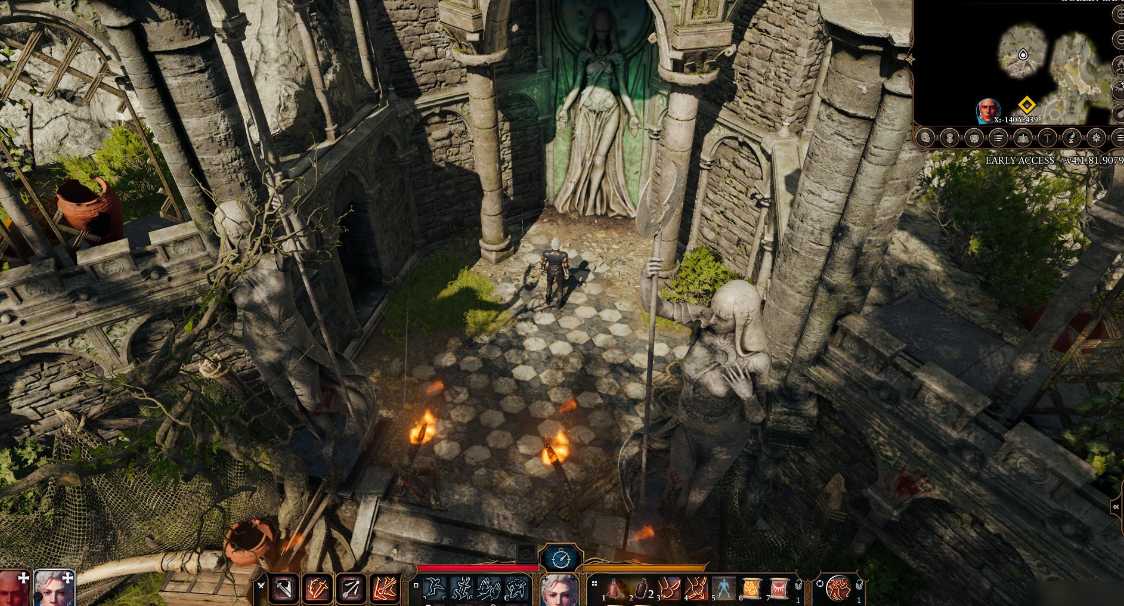This screenshot has height=606, width=1124.
Task: Click the turn-based mode clock button
Action: [x=560, y=558]
